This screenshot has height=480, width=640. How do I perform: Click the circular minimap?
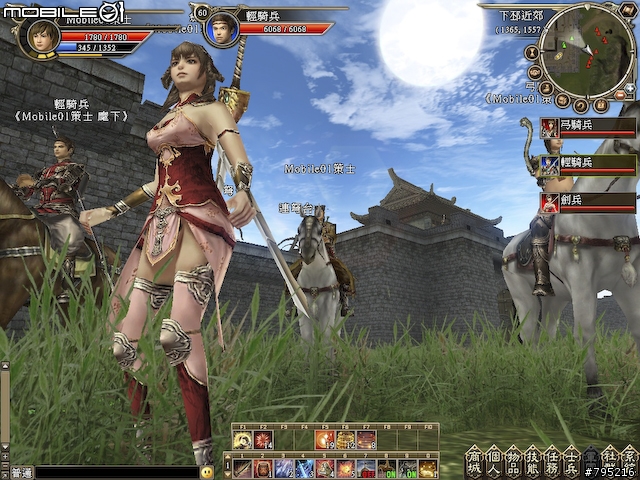(x=587, y=50)
